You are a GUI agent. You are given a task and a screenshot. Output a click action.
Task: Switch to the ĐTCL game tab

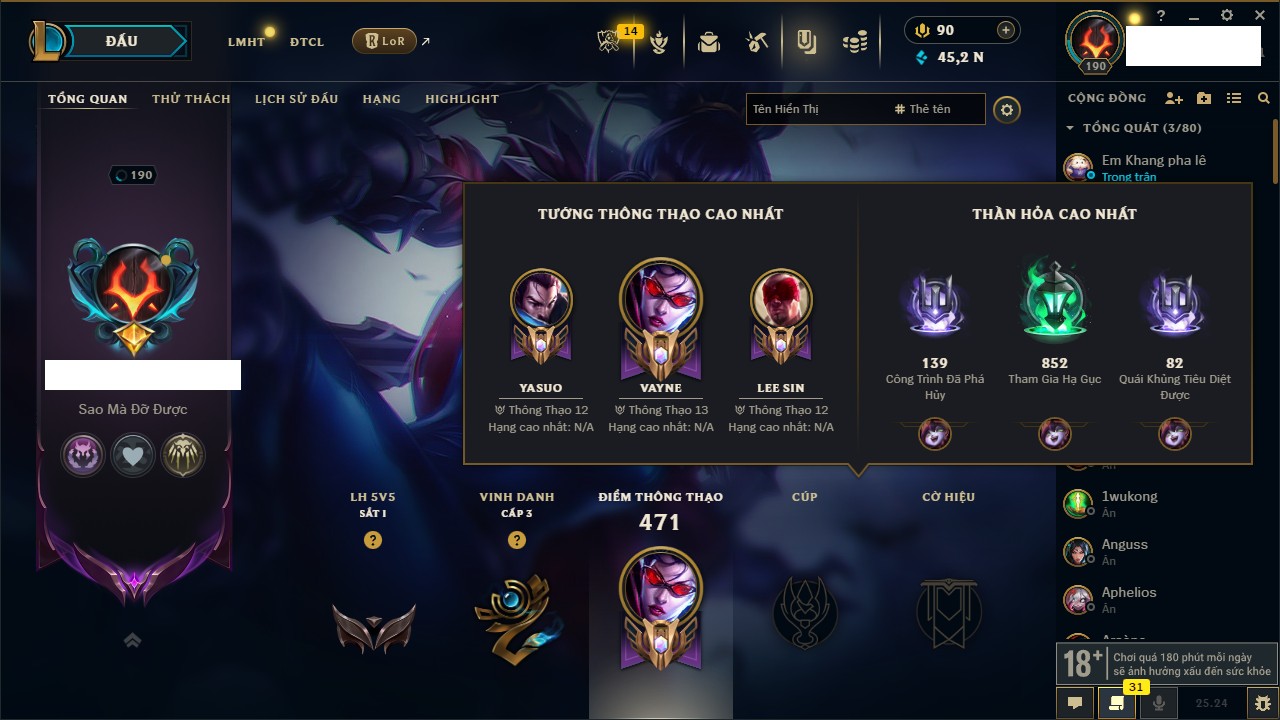point(307,42)
